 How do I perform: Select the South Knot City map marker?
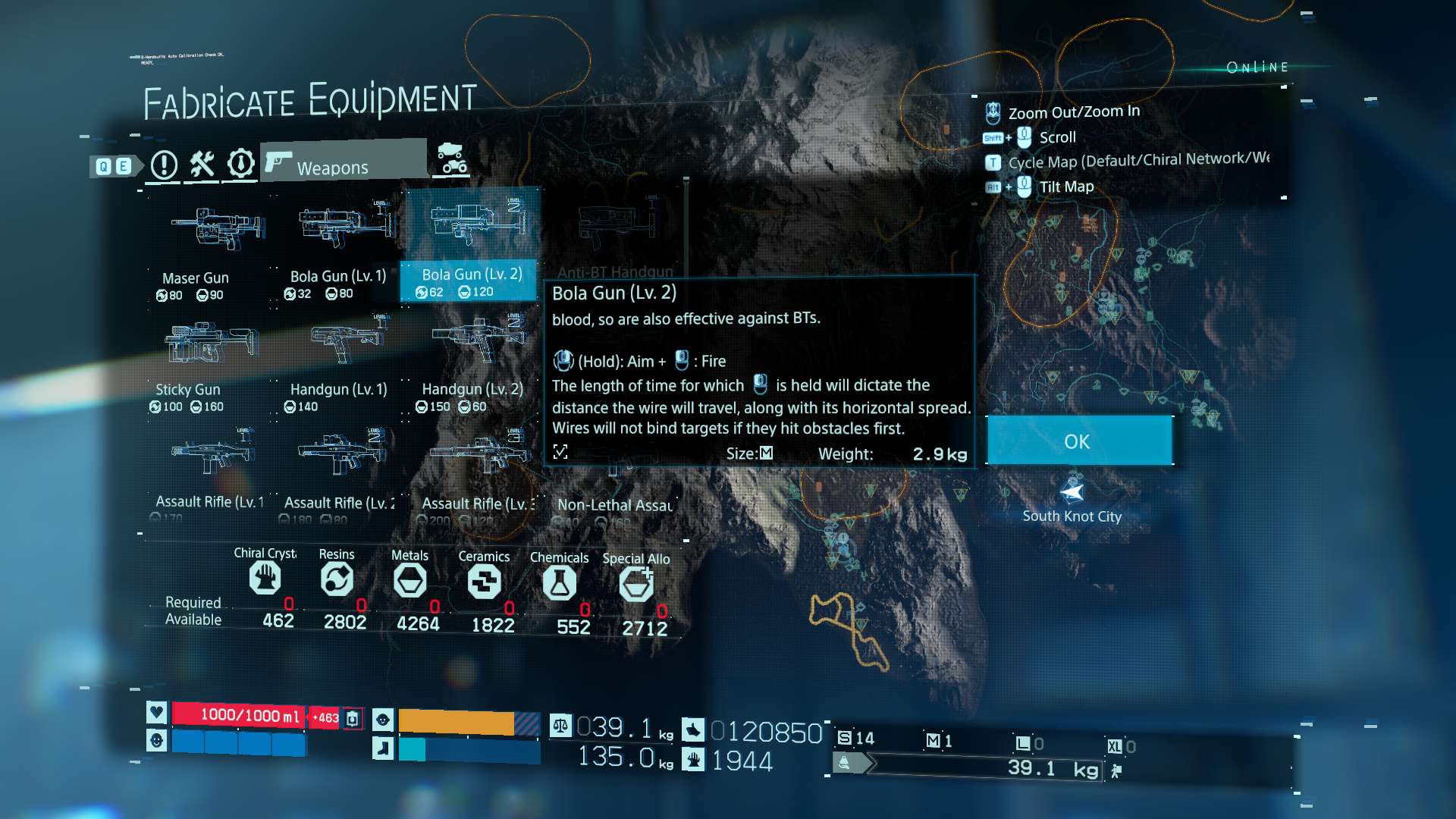[x=1072, y=493]
